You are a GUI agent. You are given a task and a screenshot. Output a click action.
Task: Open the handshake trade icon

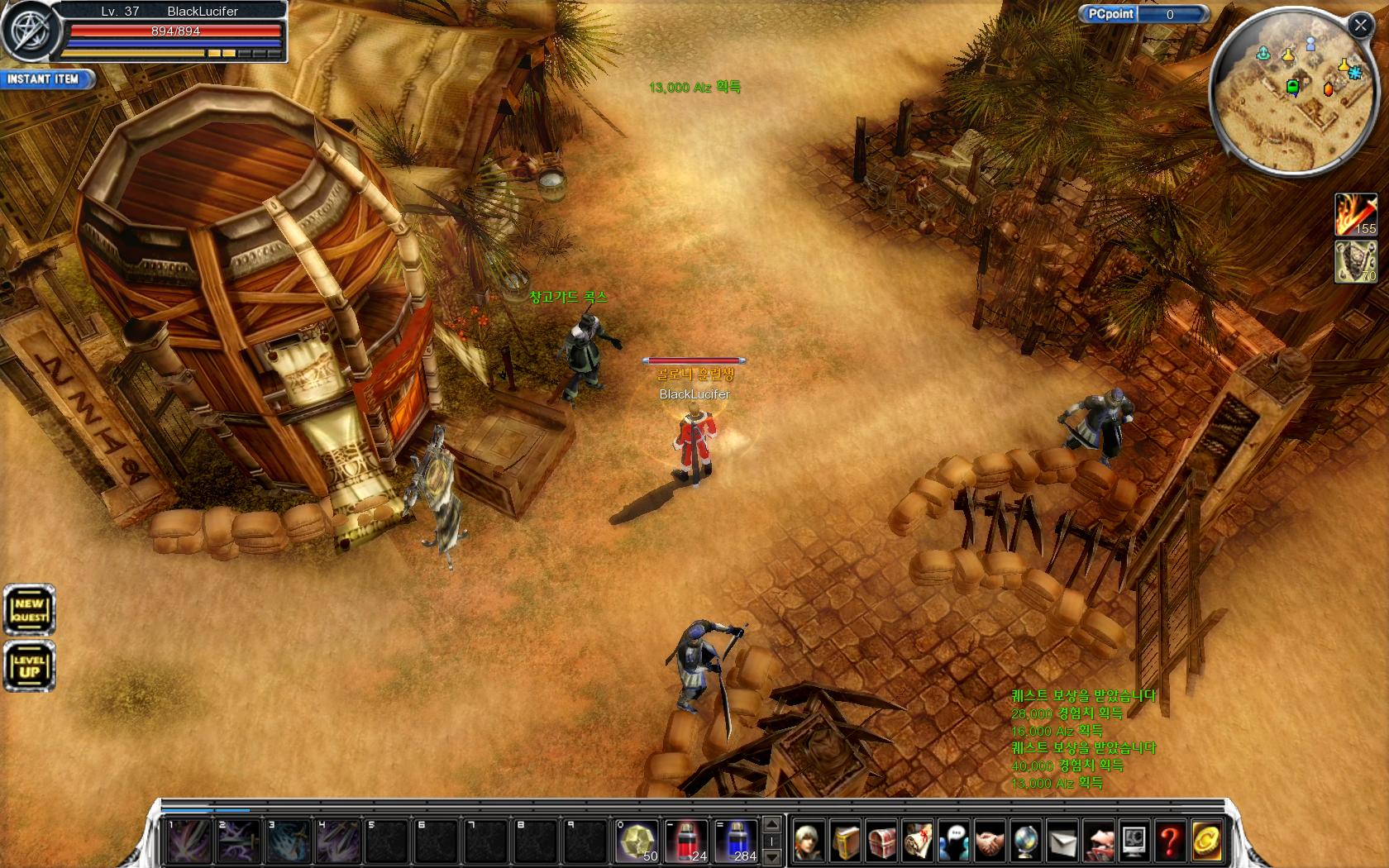coord(990,842)
